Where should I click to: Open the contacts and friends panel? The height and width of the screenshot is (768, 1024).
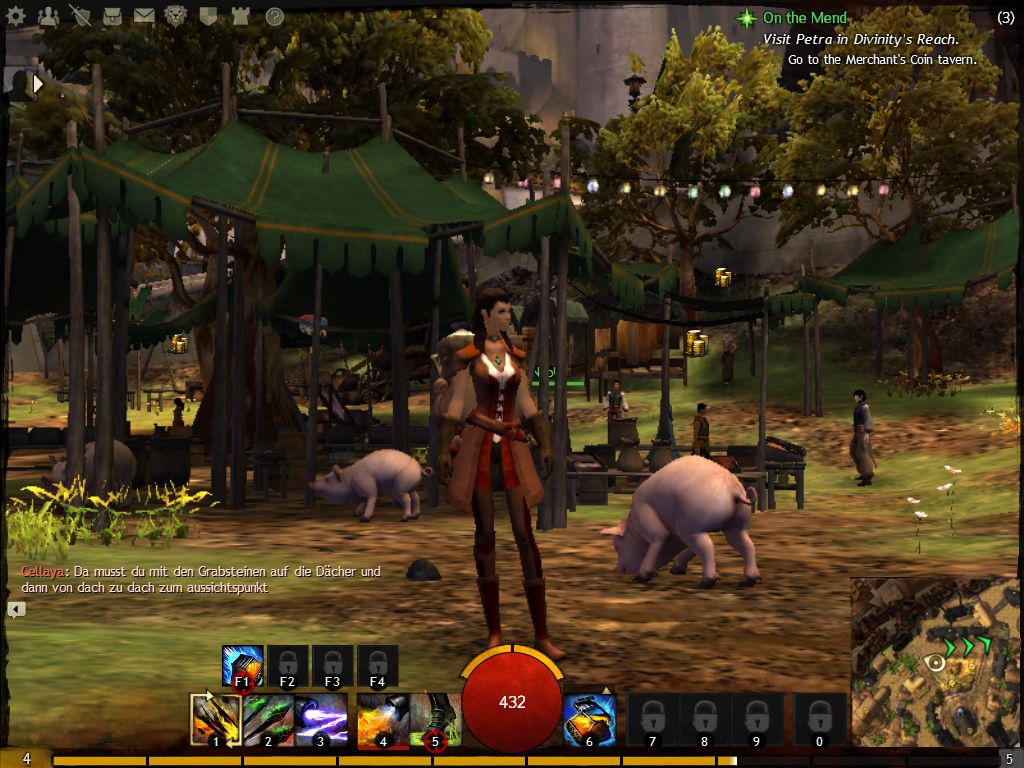tap(48, 16)
